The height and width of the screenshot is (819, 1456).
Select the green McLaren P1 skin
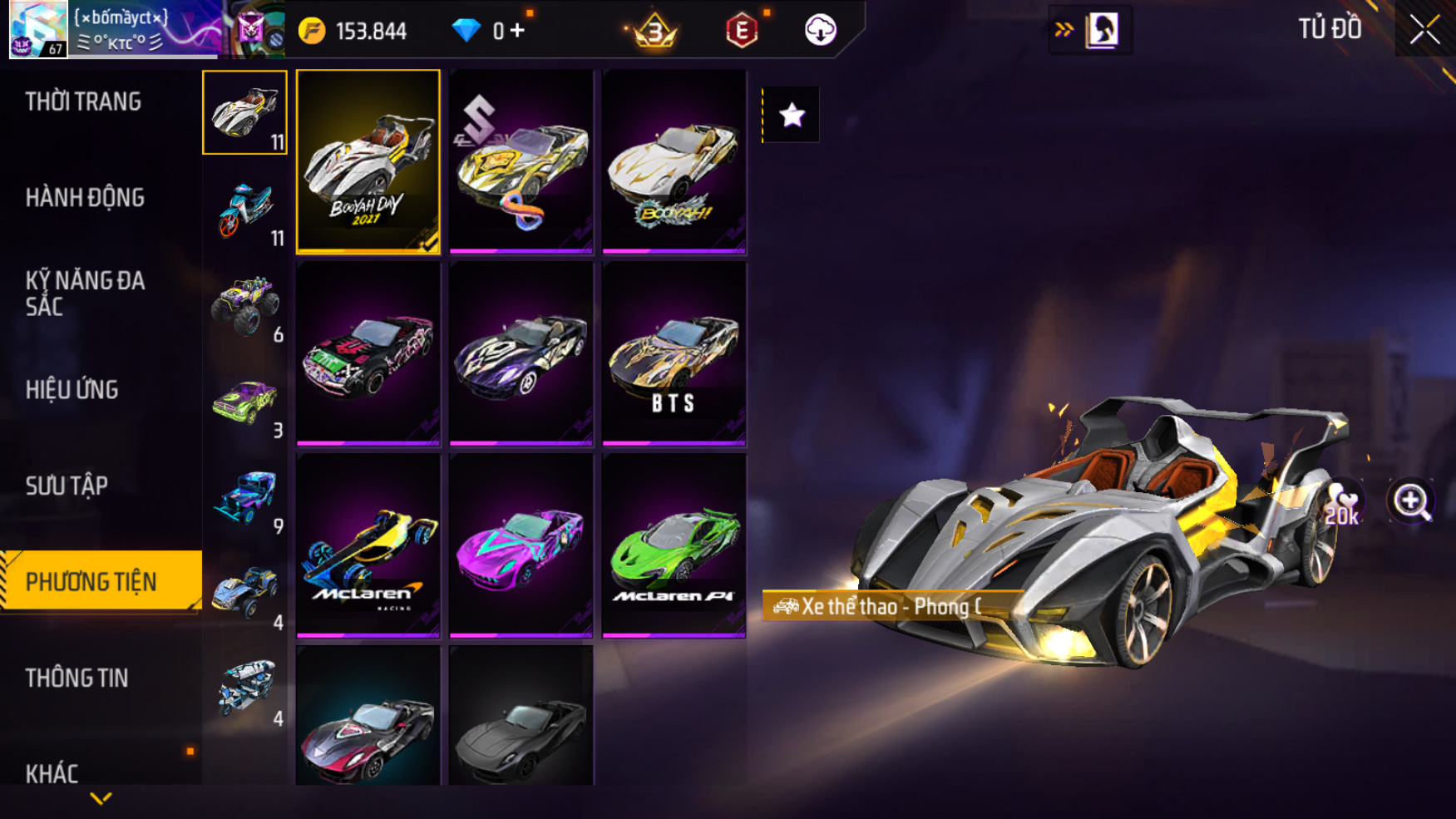coord(674,546)
